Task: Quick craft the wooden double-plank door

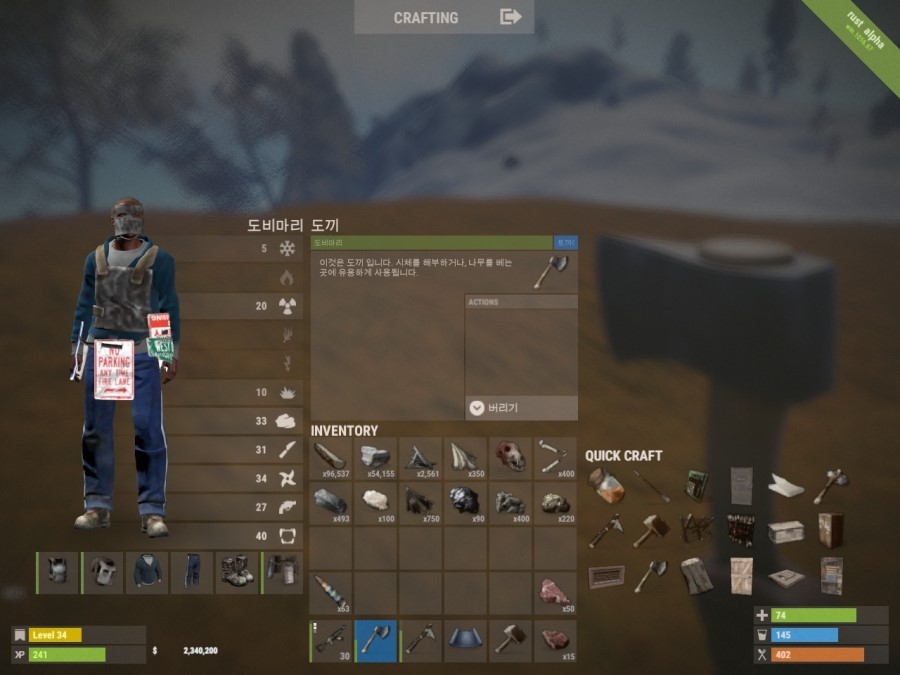Action: tap(741, 575)
